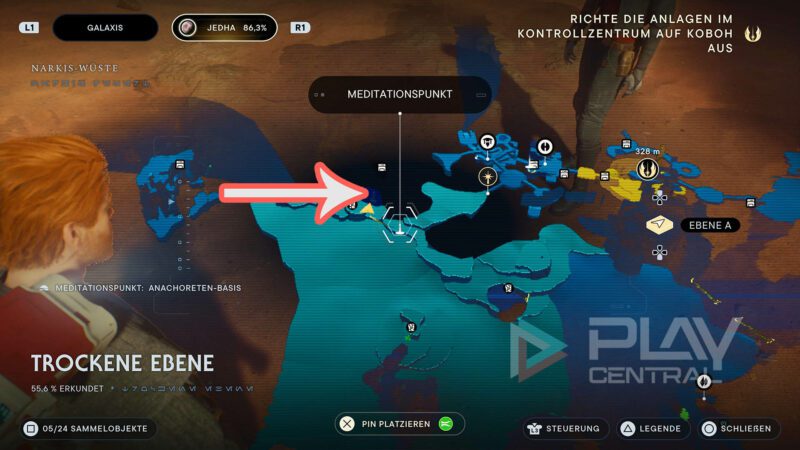Click the round marker right of the workbench
This screenshot has width=800, height=450.
coord(546,146)
